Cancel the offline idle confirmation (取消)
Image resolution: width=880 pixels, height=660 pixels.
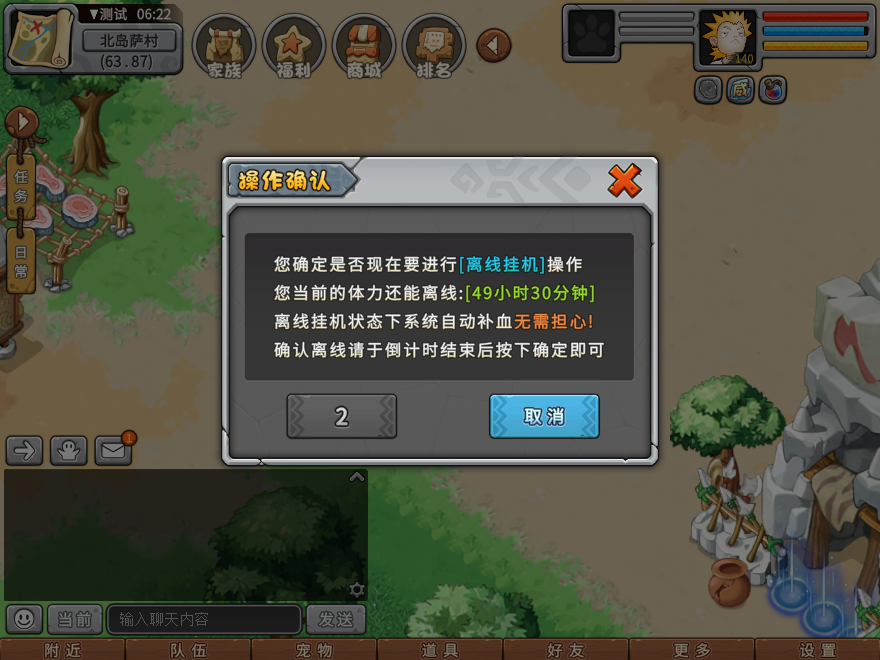[544, 416]
